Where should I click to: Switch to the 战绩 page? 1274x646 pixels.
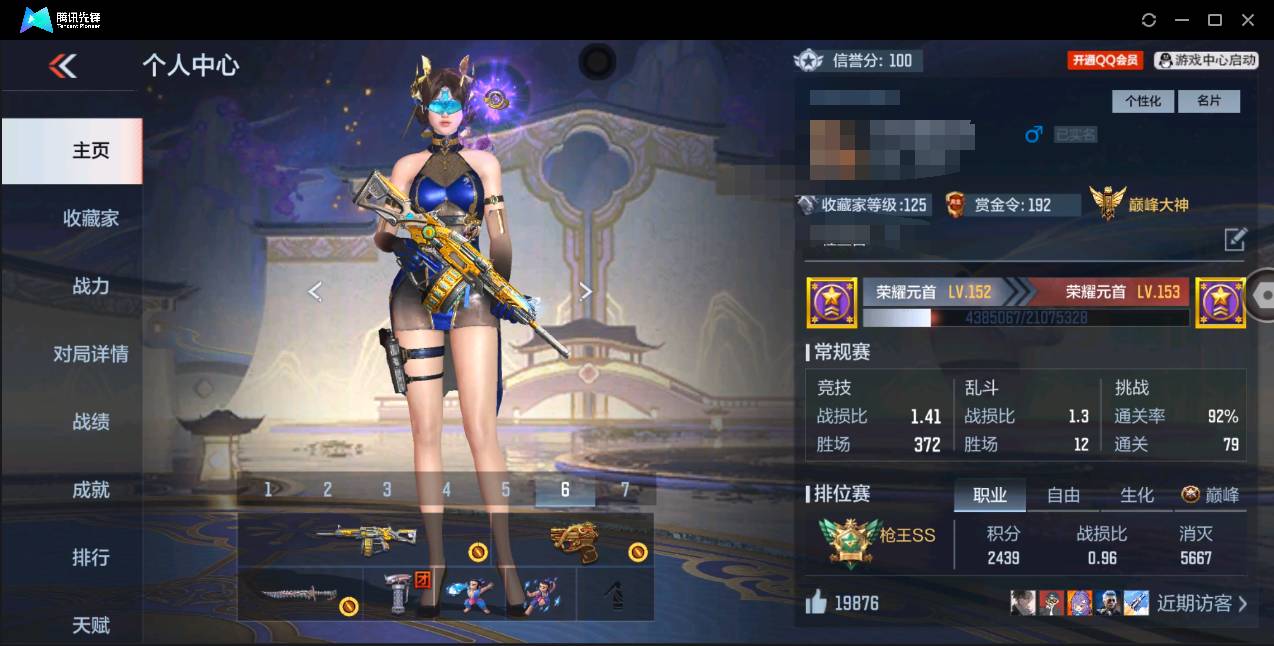(x=90, y=422)
